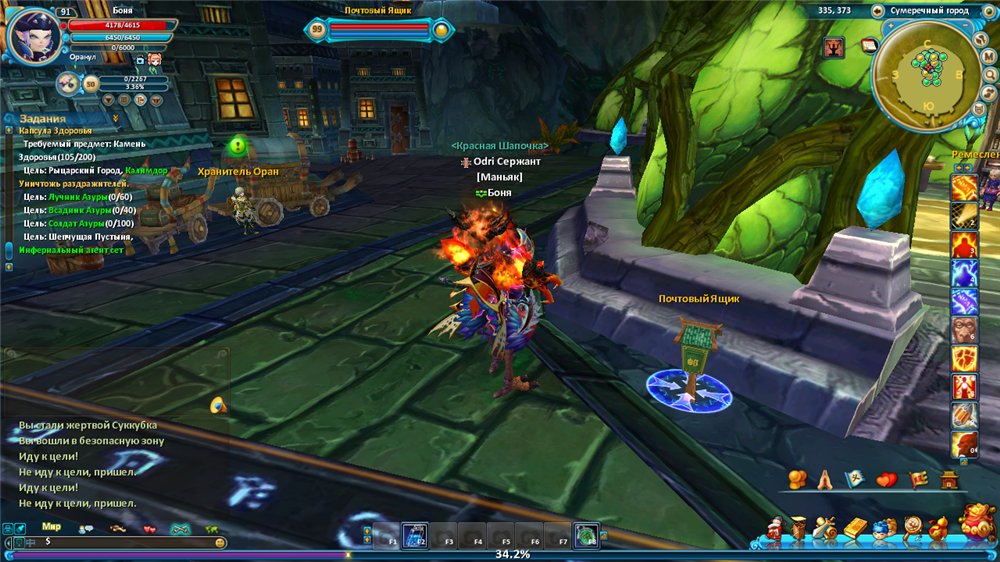Click the player character portrait

[x=32, y=35]
